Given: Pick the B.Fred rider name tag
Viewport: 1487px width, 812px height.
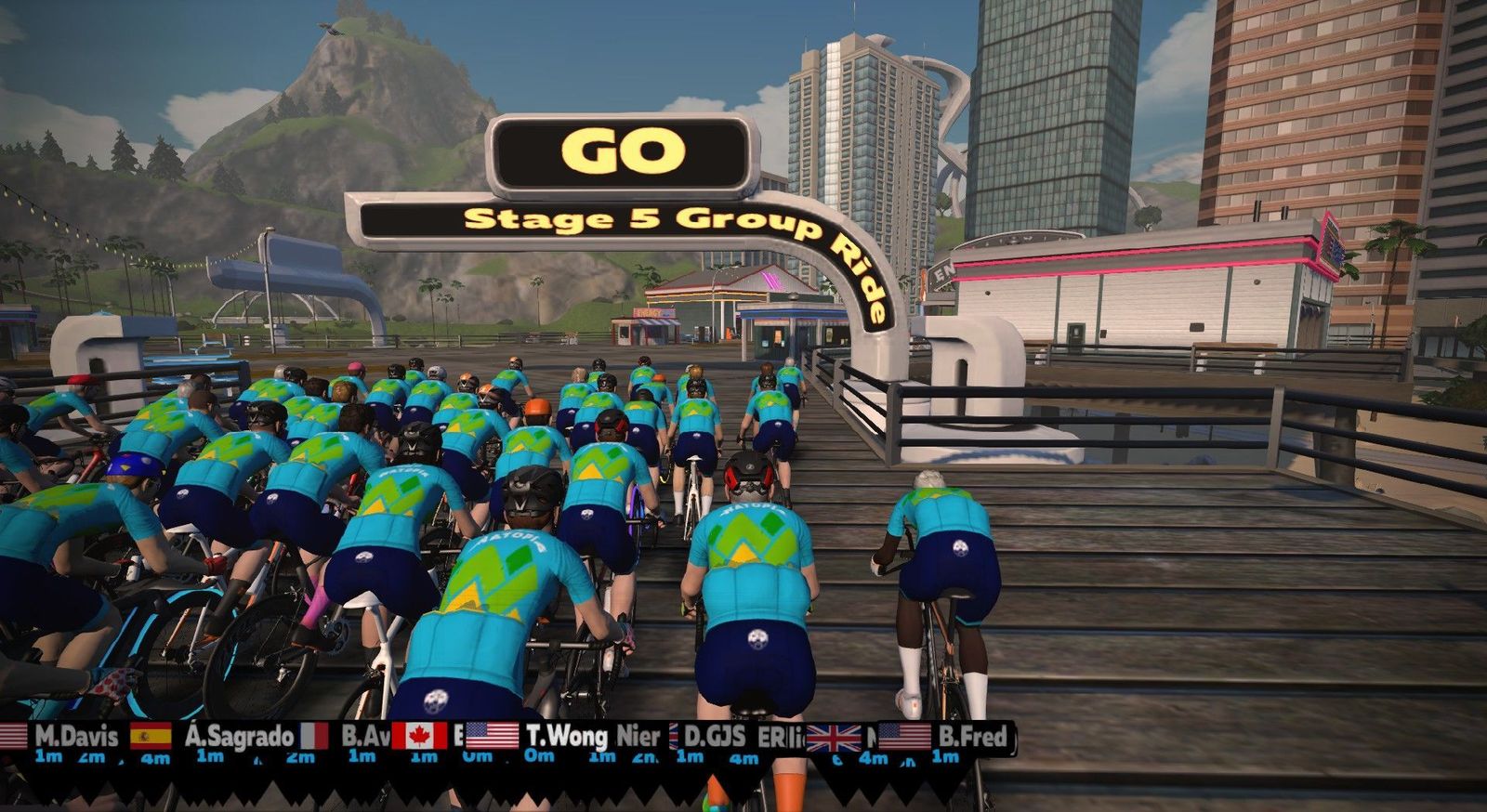Looking at the screenshot, I should coord(972,737).
